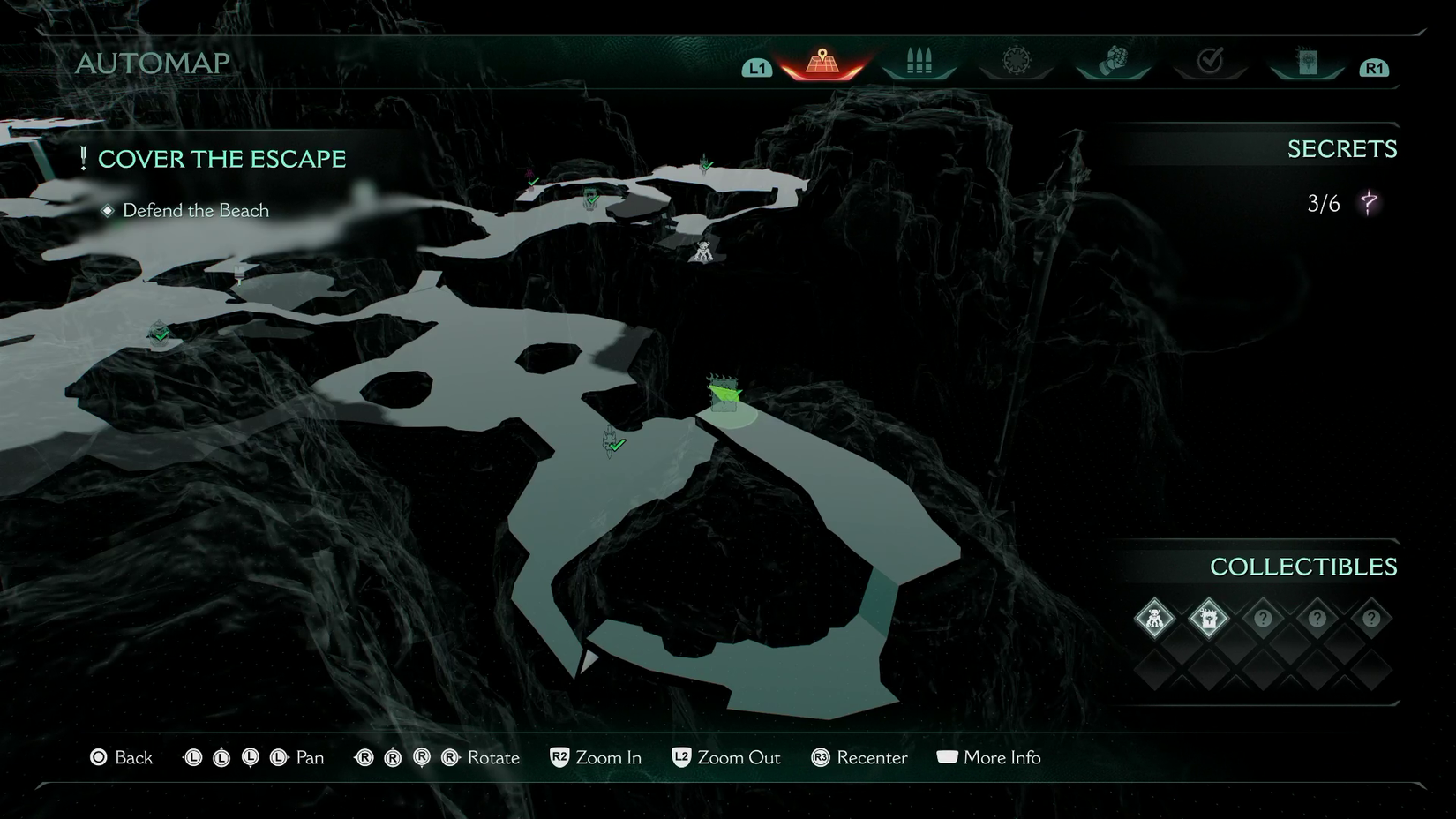
Task: Click the collected toy figure collectible diamond
Action: coord(1154,619)
